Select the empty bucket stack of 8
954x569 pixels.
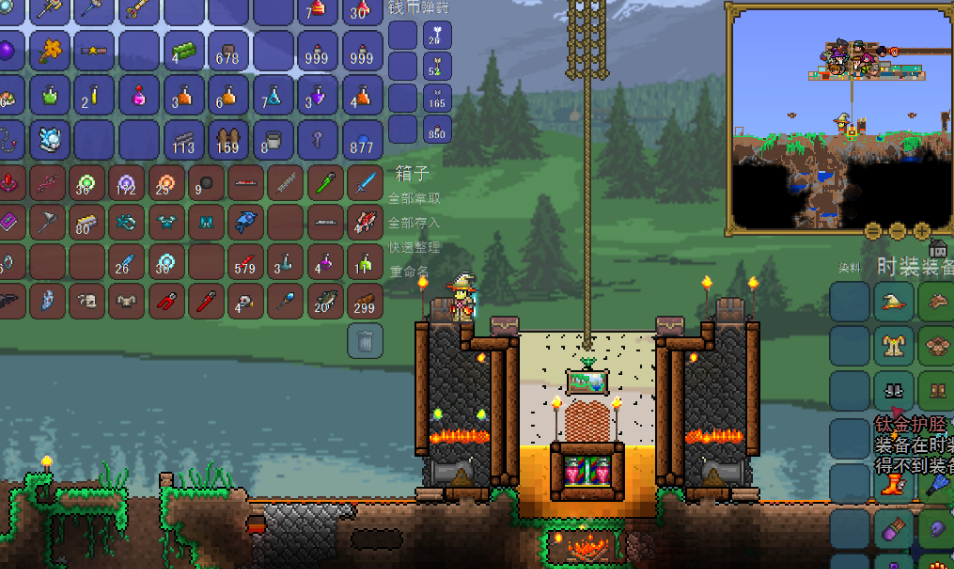point(273,140)
